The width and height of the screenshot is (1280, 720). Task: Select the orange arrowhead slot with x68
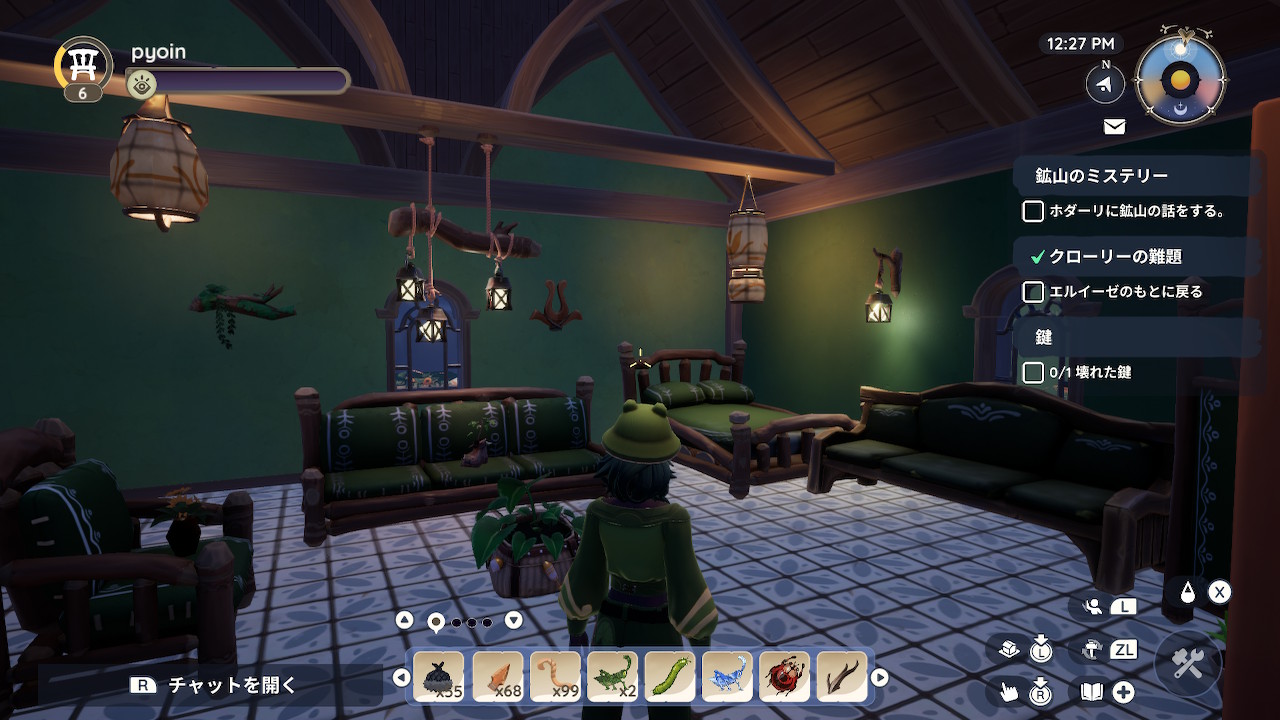(x=497, y=677)
